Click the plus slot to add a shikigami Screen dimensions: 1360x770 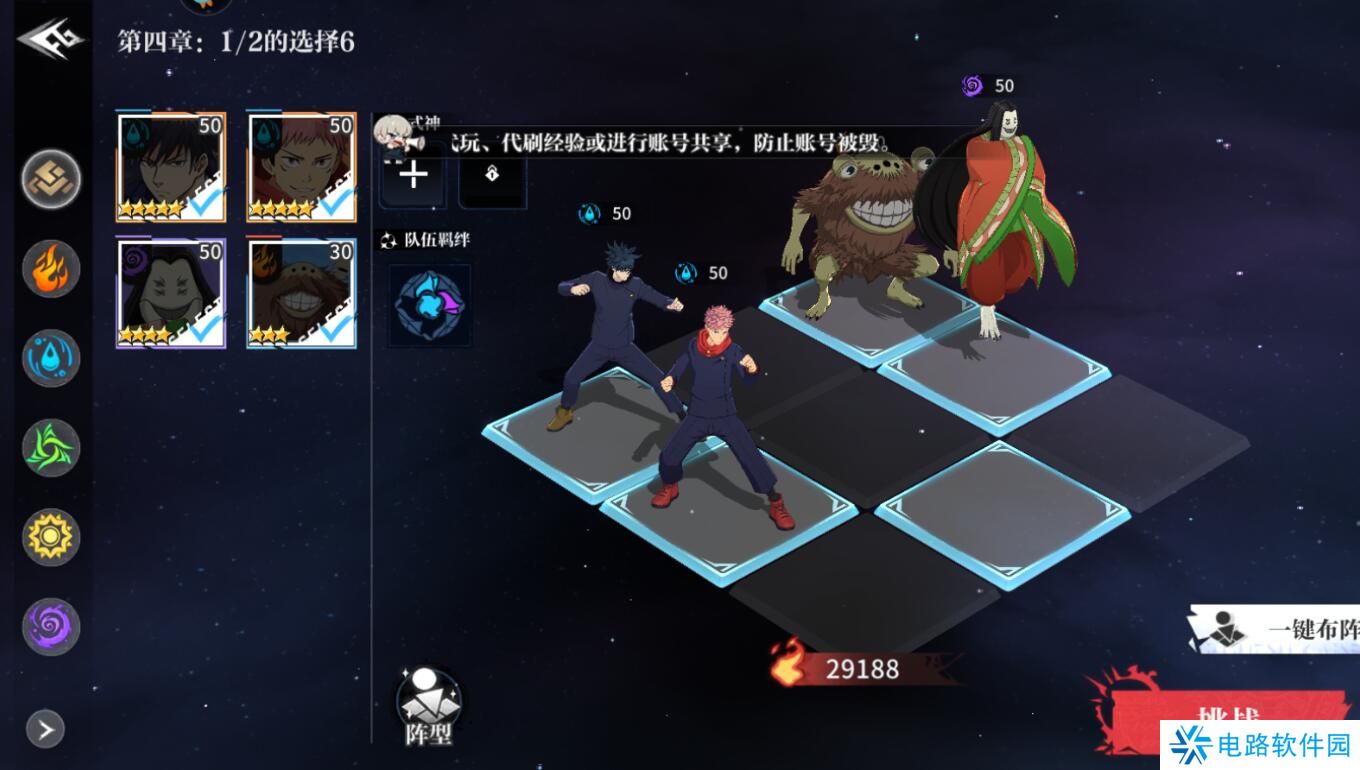click(413, 175)
